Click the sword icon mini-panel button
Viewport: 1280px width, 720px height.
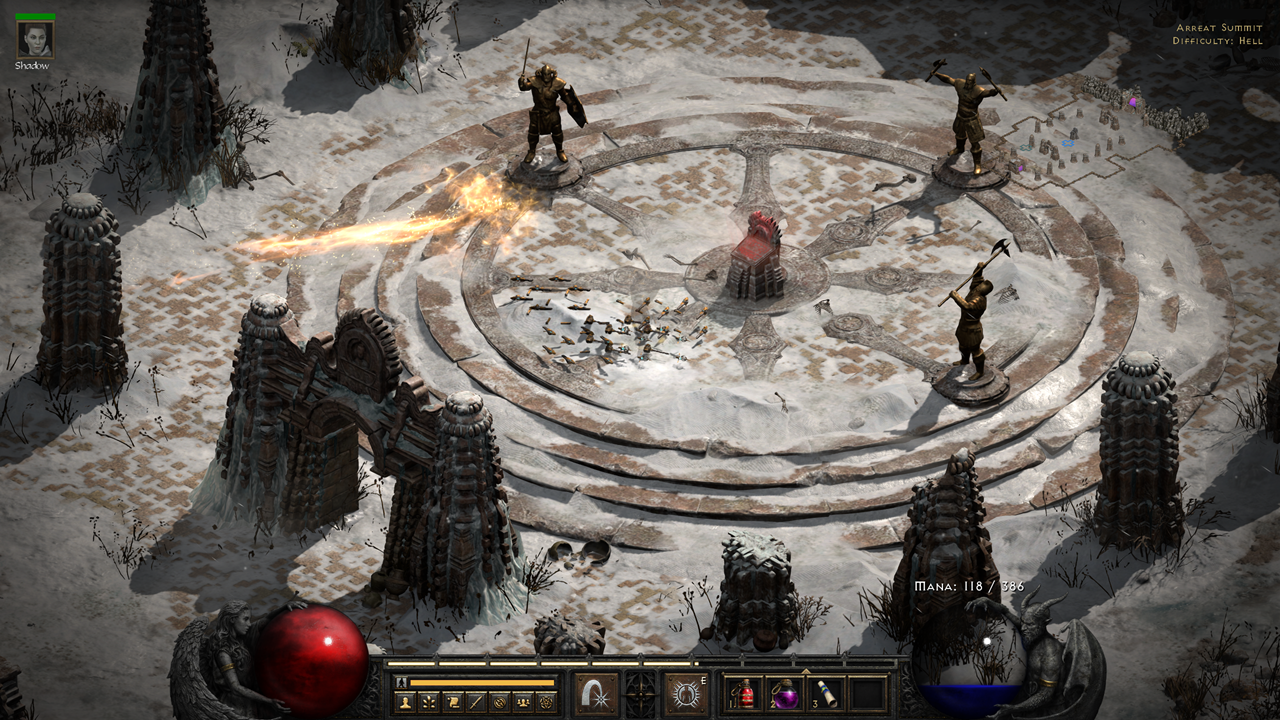476,702
